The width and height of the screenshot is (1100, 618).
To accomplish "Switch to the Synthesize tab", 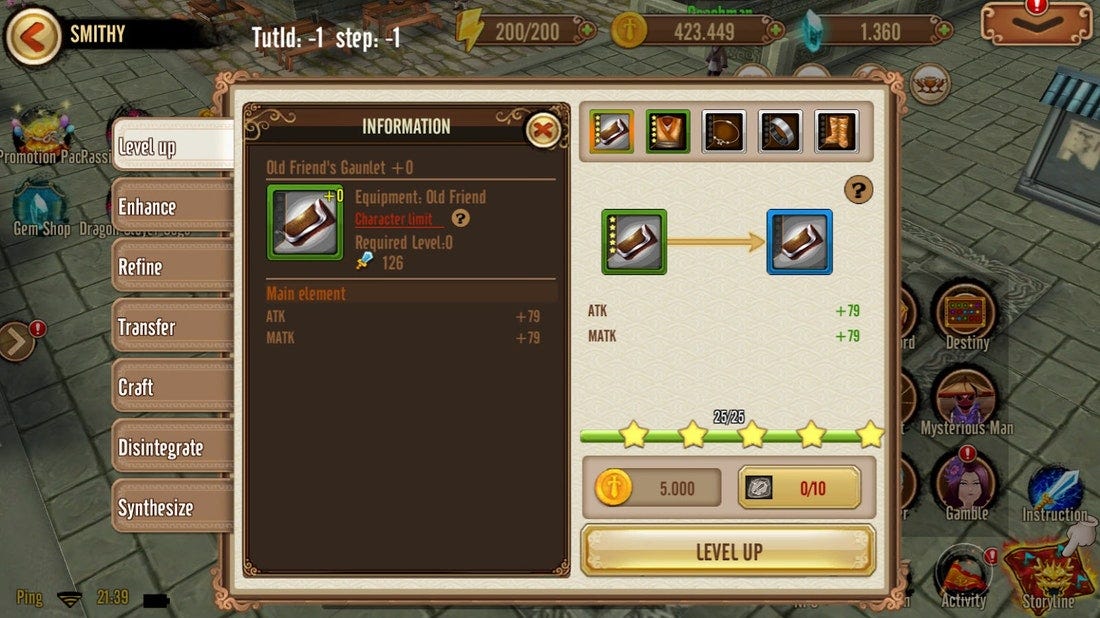I will click(171, 507).
